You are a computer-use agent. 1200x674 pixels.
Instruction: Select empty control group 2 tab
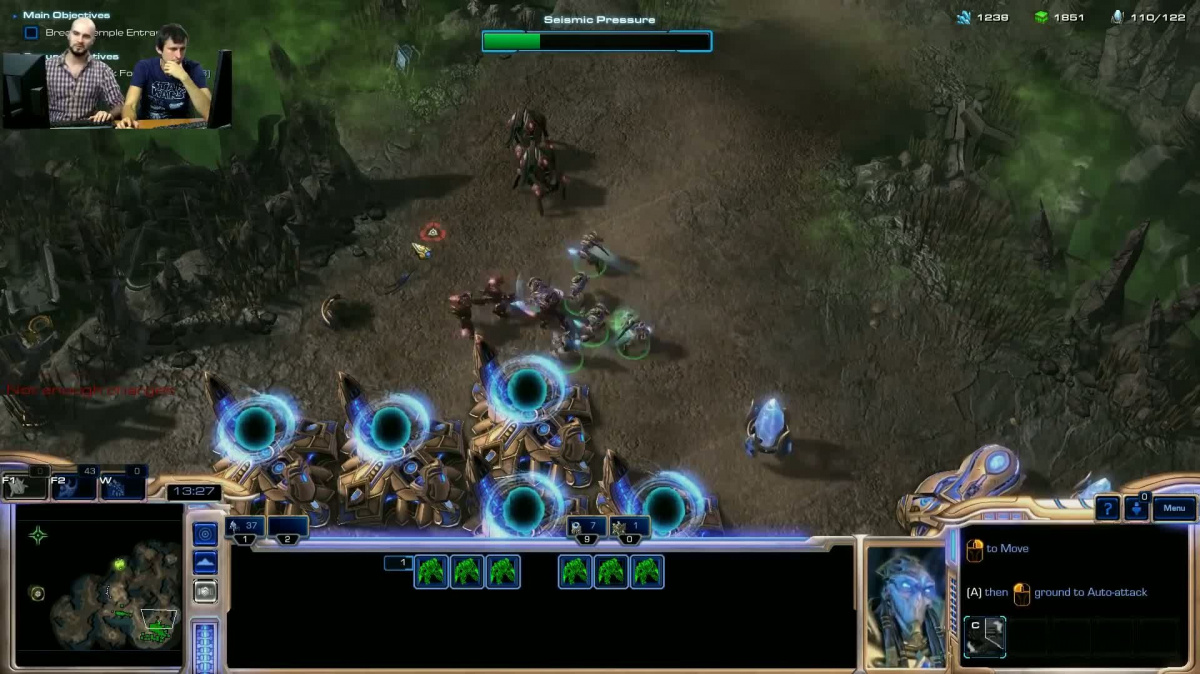pos(287,528)
